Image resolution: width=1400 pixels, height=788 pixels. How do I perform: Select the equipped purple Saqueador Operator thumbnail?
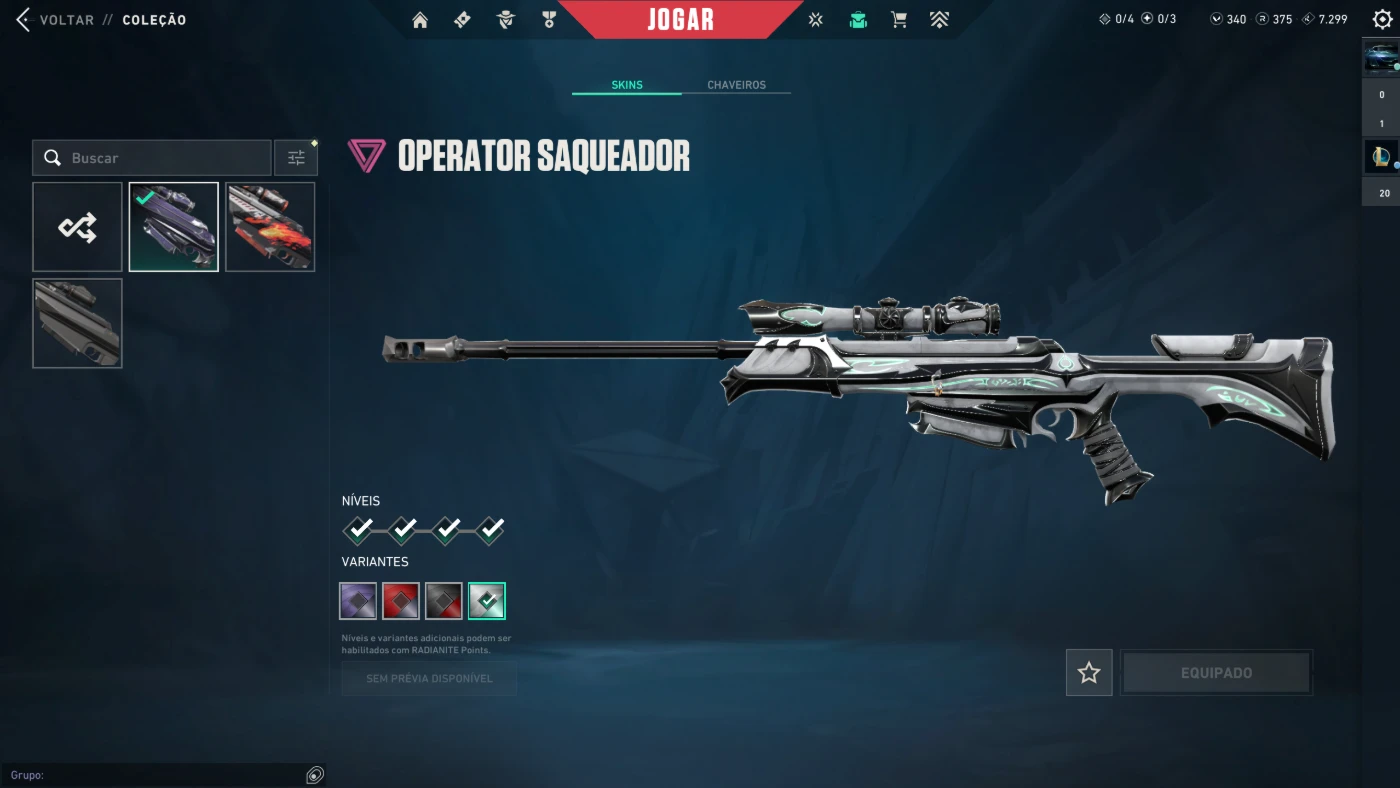pyautogui.click(x=174, y=227)
